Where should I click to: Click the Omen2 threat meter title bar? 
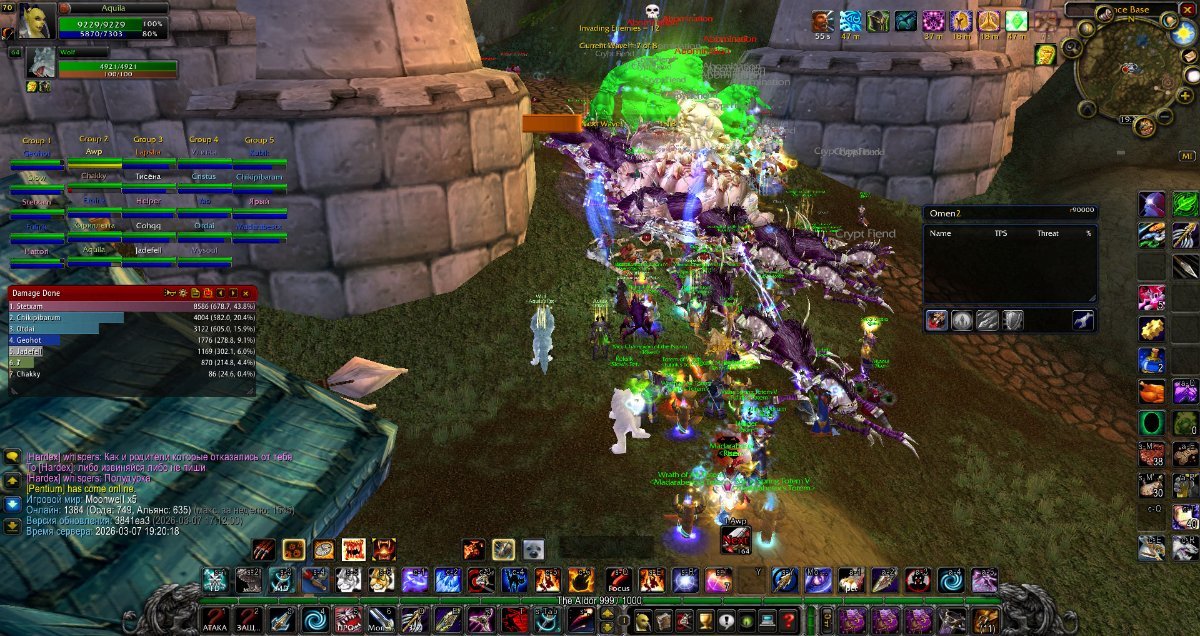point(1010,213)
